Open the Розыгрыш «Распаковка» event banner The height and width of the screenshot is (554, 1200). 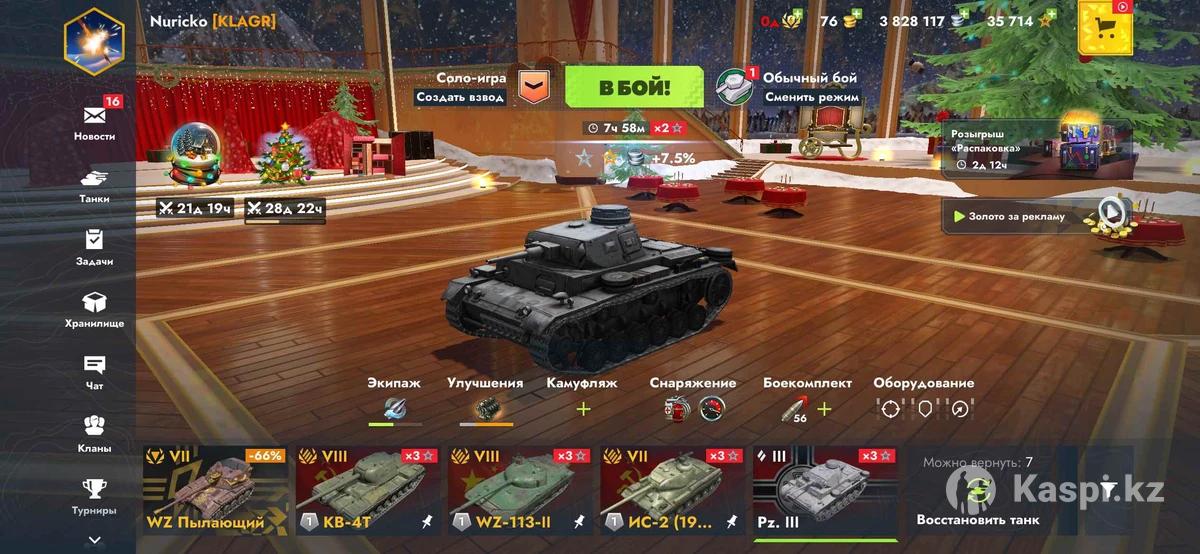1037,148
